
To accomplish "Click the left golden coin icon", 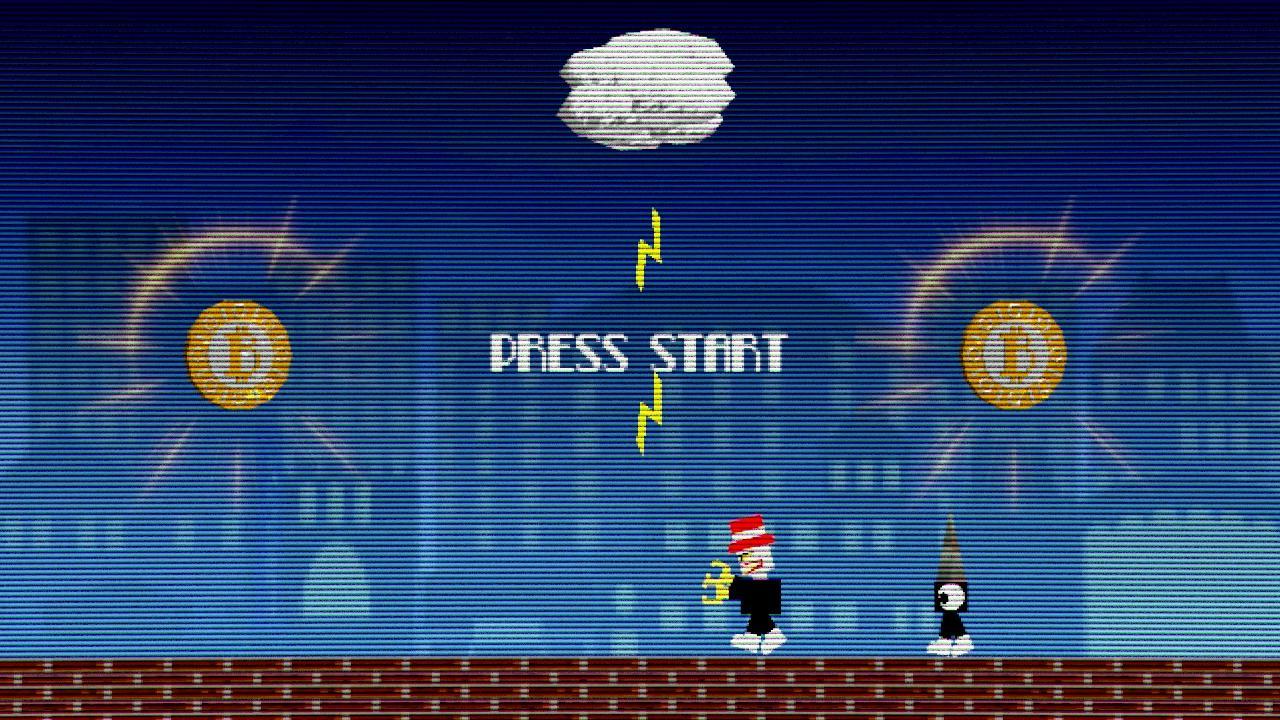I will pyautogui.click(x=237, y=353).
